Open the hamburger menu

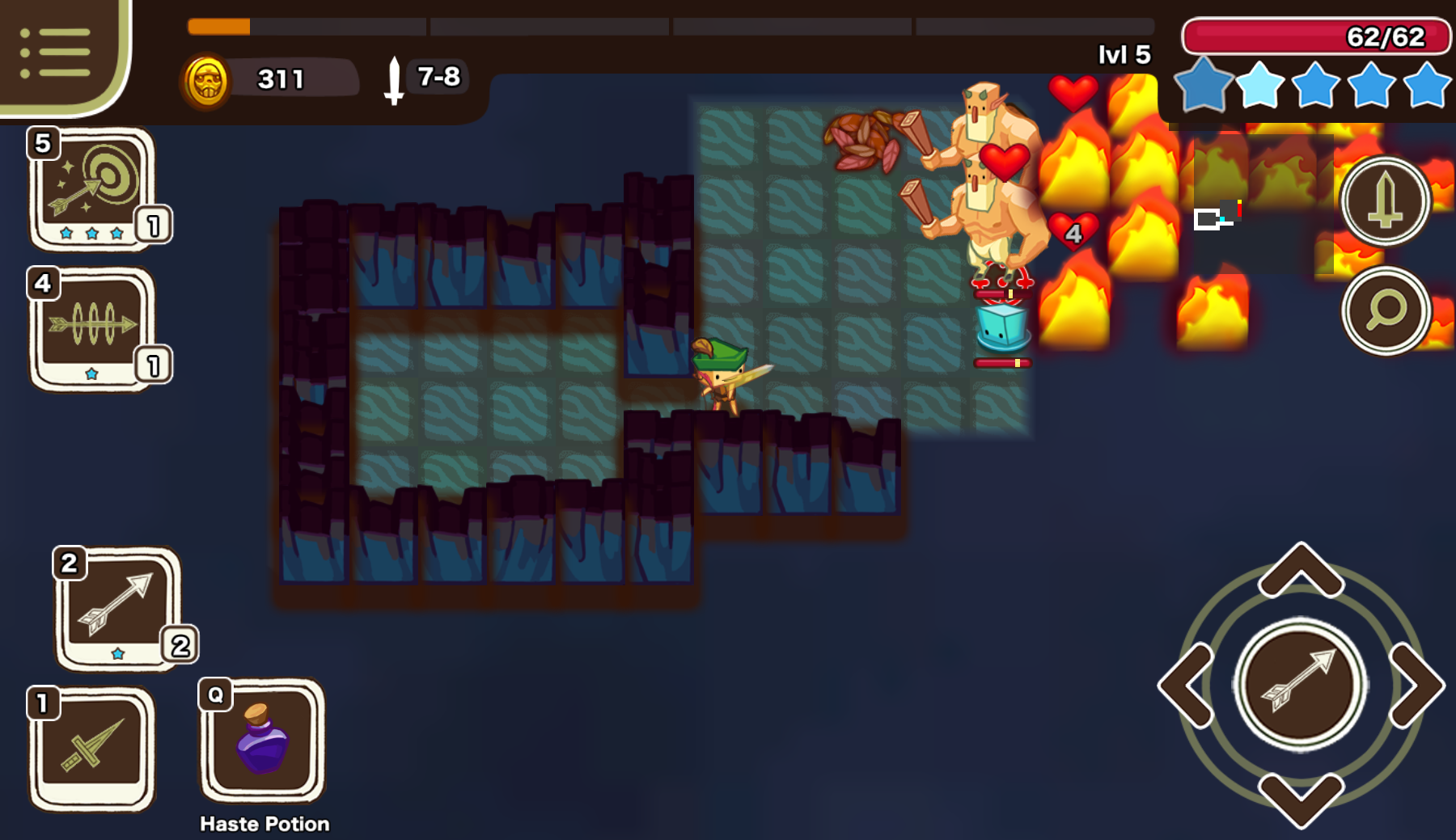pos(55,53)
